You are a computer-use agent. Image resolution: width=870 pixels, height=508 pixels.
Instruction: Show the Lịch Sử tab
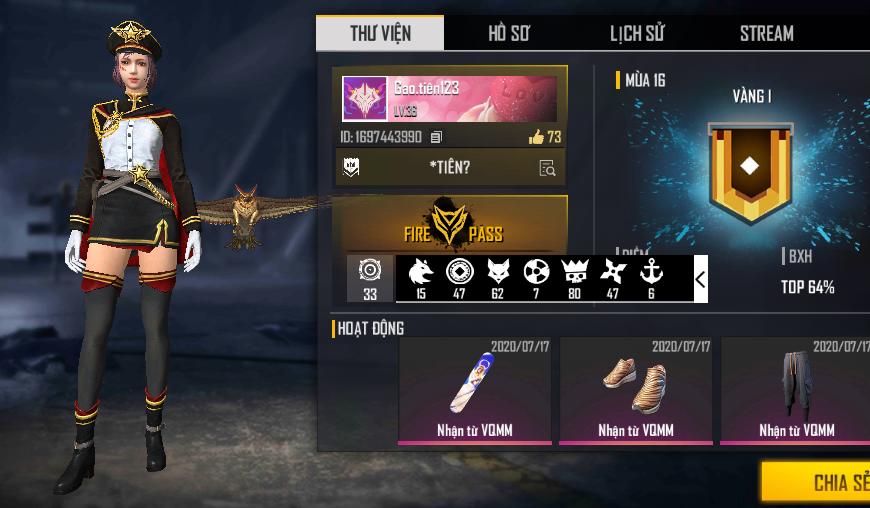[x=636, y=33]
